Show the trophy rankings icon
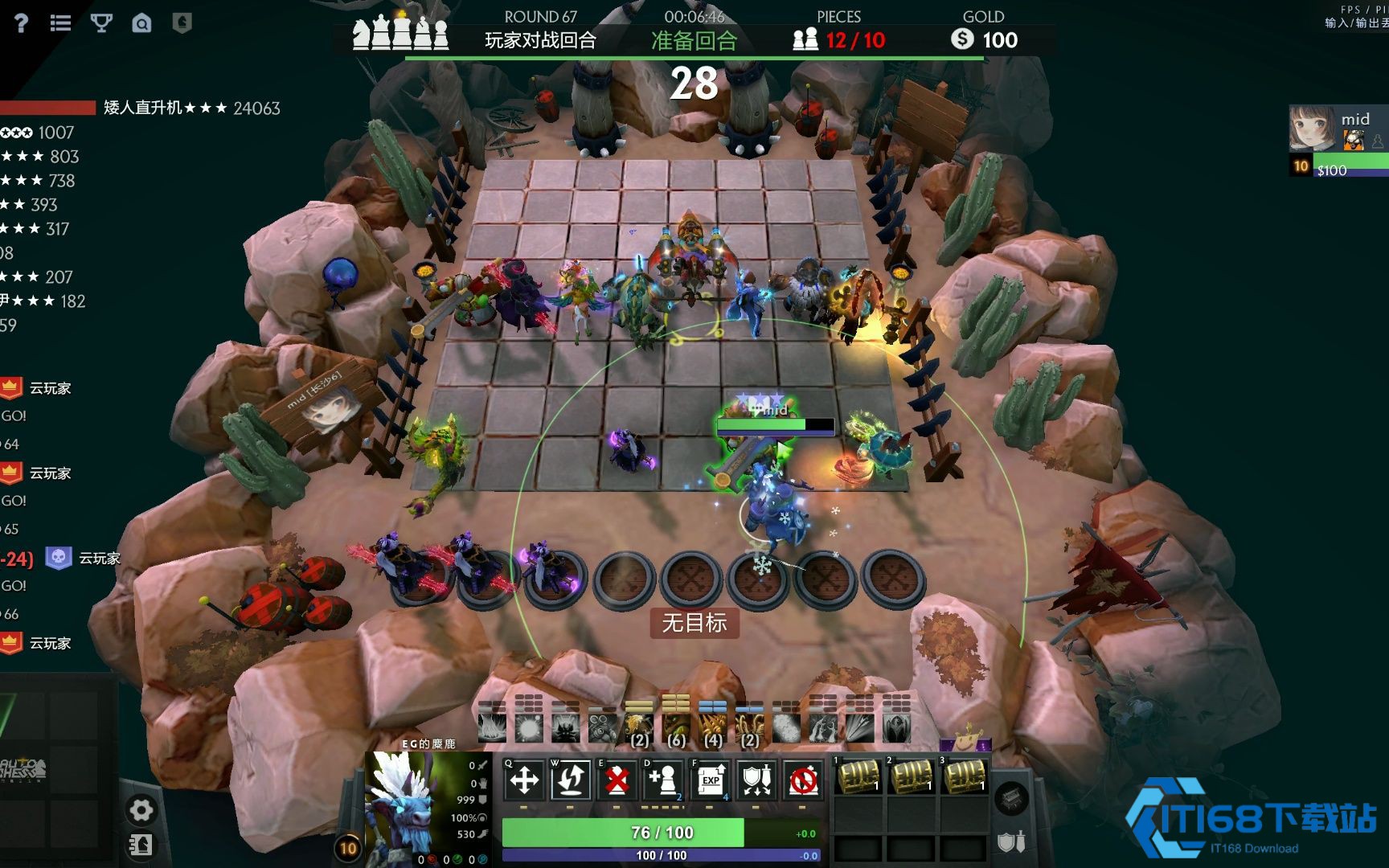 [101, 23]
